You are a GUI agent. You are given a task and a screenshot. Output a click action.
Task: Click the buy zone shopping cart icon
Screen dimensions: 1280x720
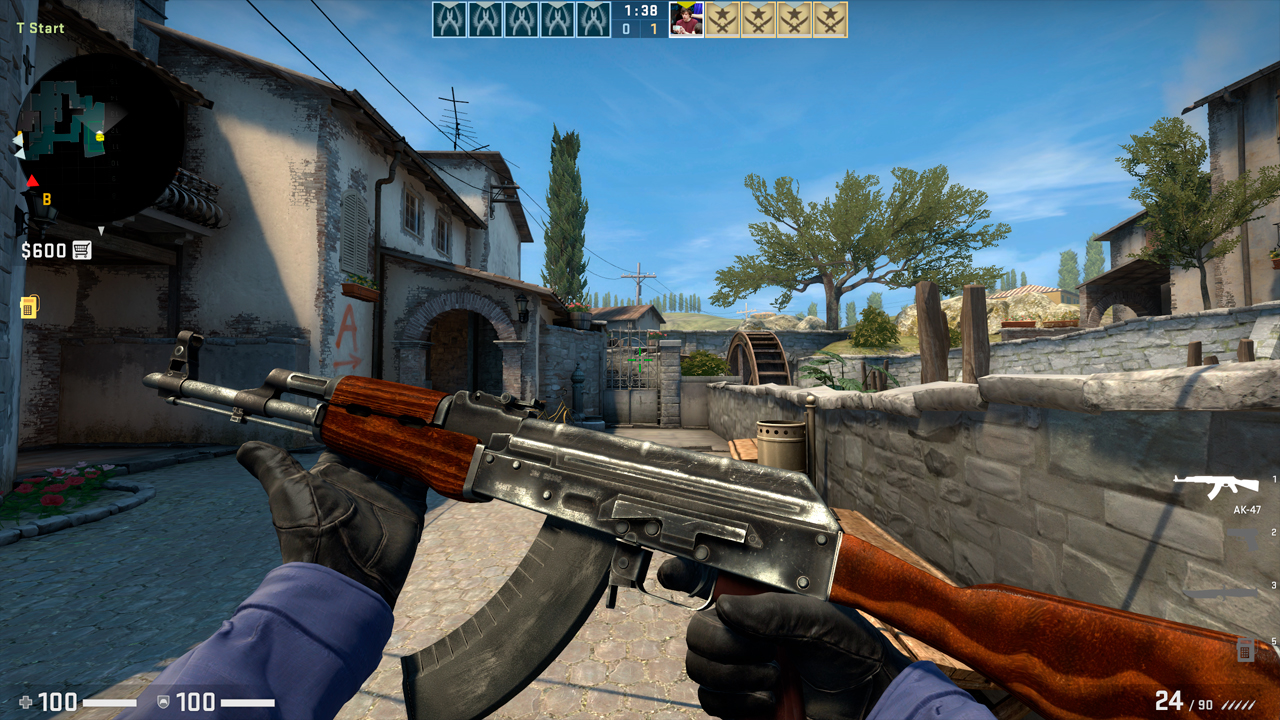pyautogui.click(x=81, y=249)
